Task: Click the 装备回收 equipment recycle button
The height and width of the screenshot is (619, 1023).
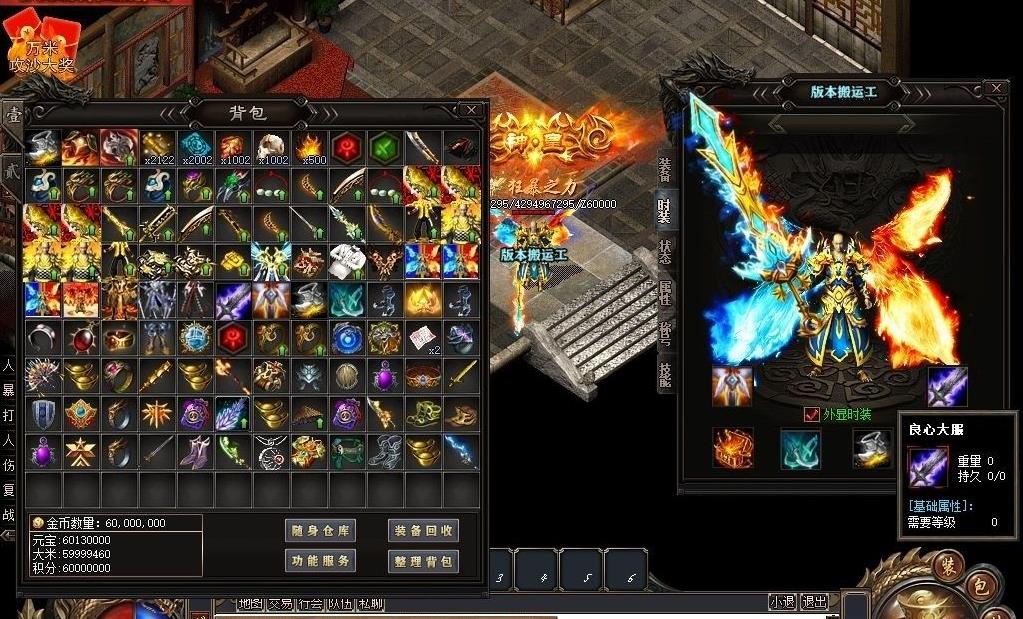Action: (x=422, y=530)
